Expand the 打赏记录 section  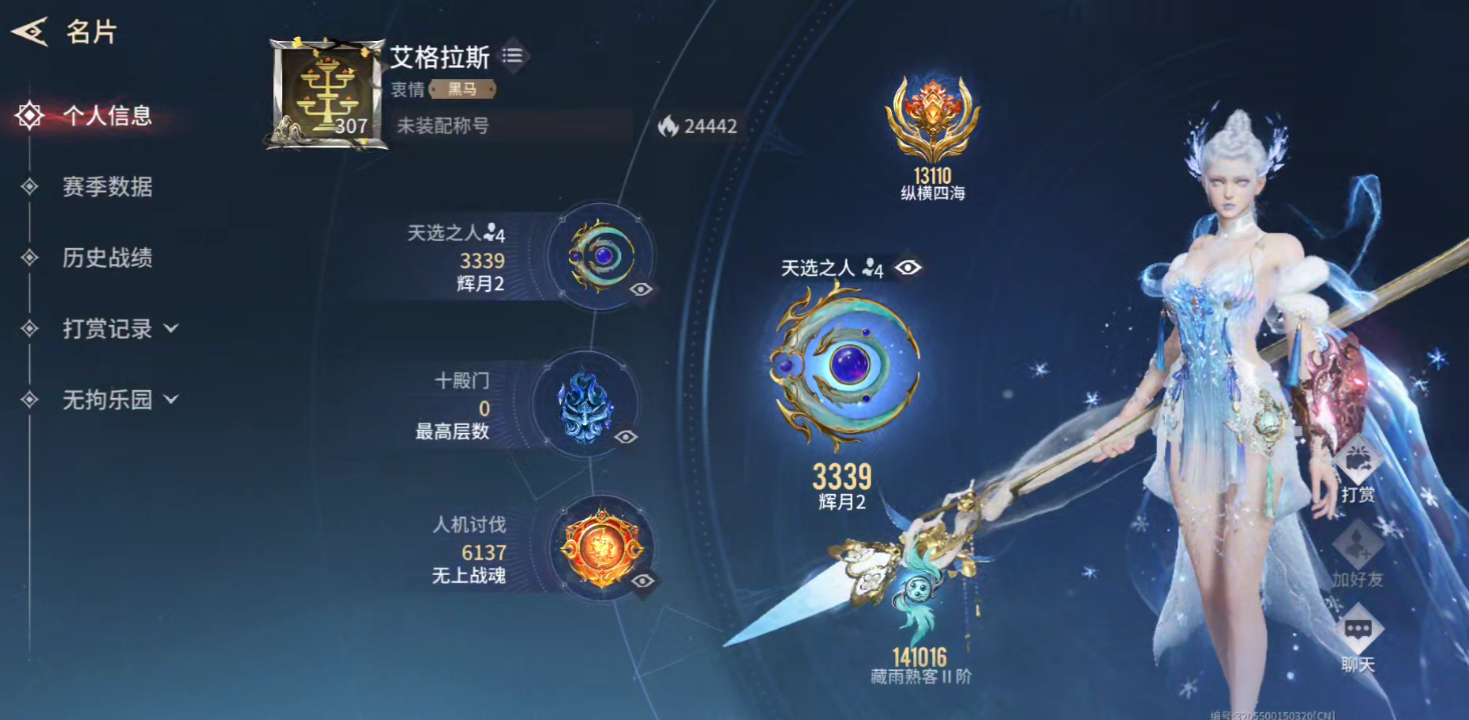(119, 329)
